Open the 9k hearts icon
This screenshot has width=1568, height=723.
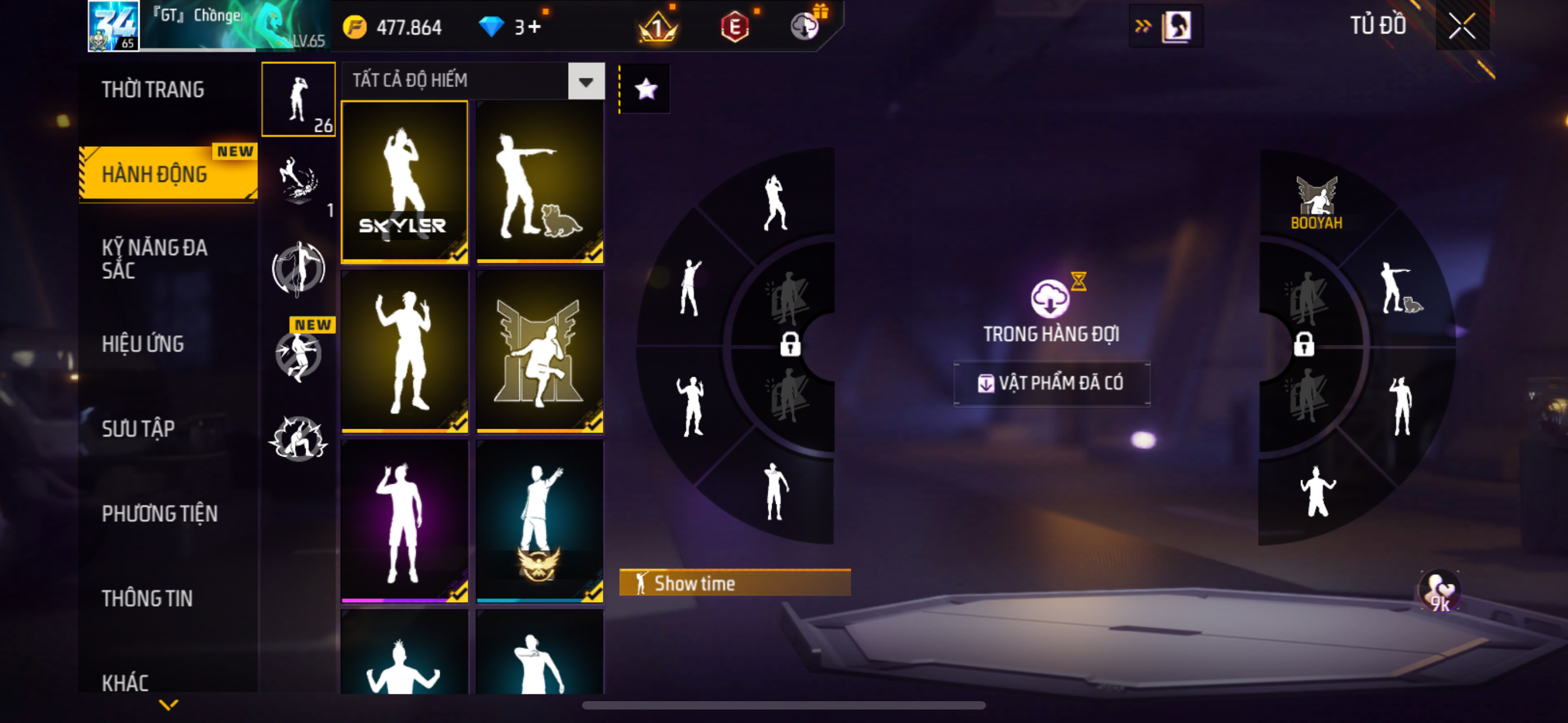[x=1440, y=591]
